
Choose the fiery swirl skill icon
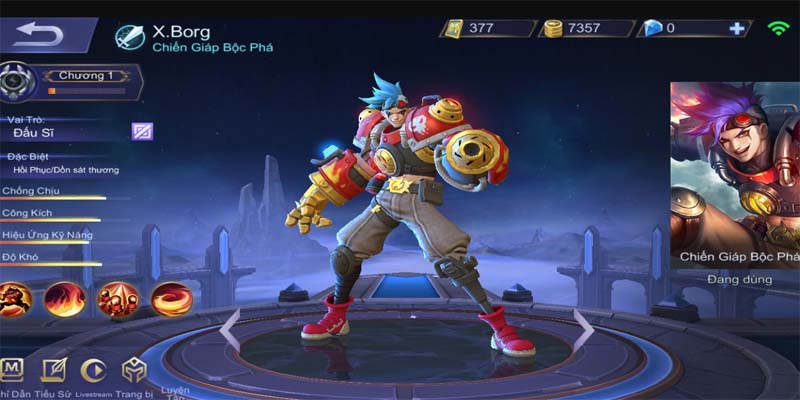(170, 297)
